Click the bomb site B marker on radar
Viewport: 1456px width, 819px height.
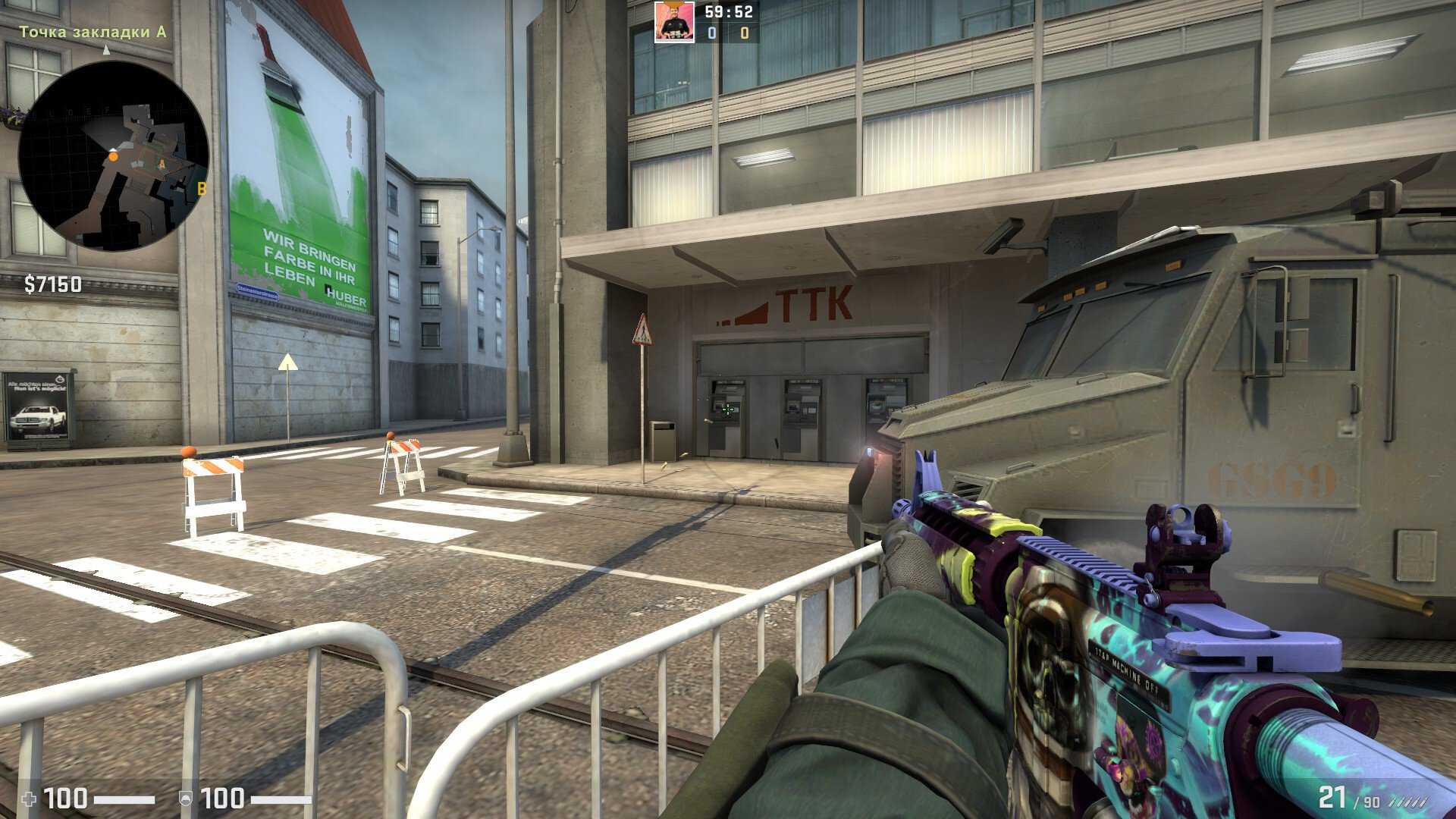coord(202,189)
